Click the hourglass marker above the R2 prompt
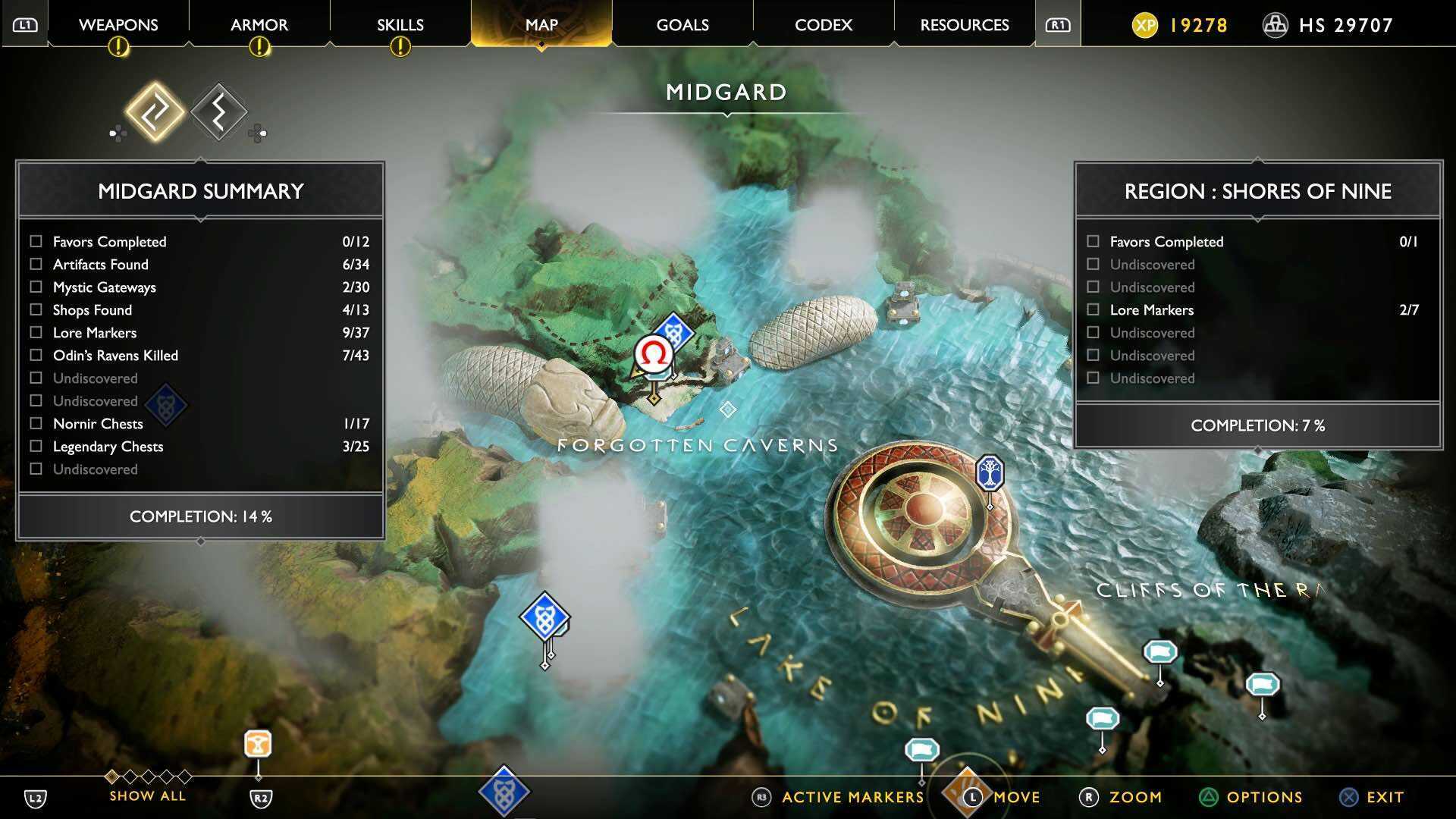Screen dimensions: 1456x819 257,745
